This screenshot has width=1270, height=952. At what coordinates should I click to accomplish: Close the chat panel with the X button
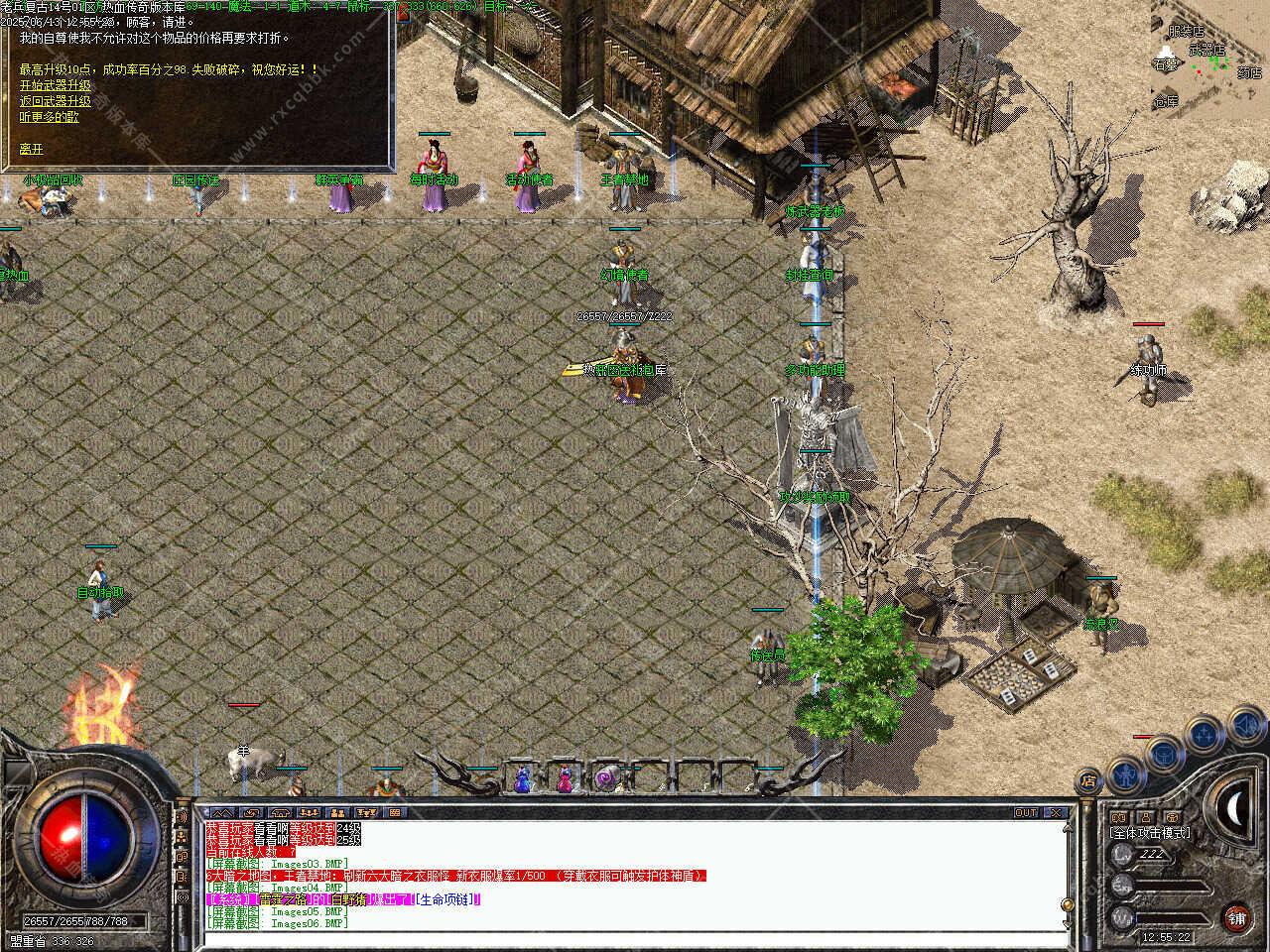coord(1057,812)
